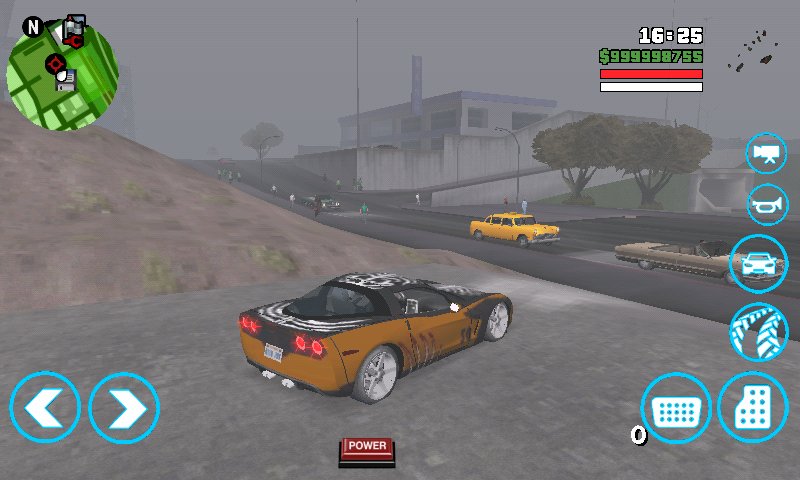Image resolution: width=800 pixels, height=480 pixels.
Task: Tap the red POWER button
Action: [367, 448]
